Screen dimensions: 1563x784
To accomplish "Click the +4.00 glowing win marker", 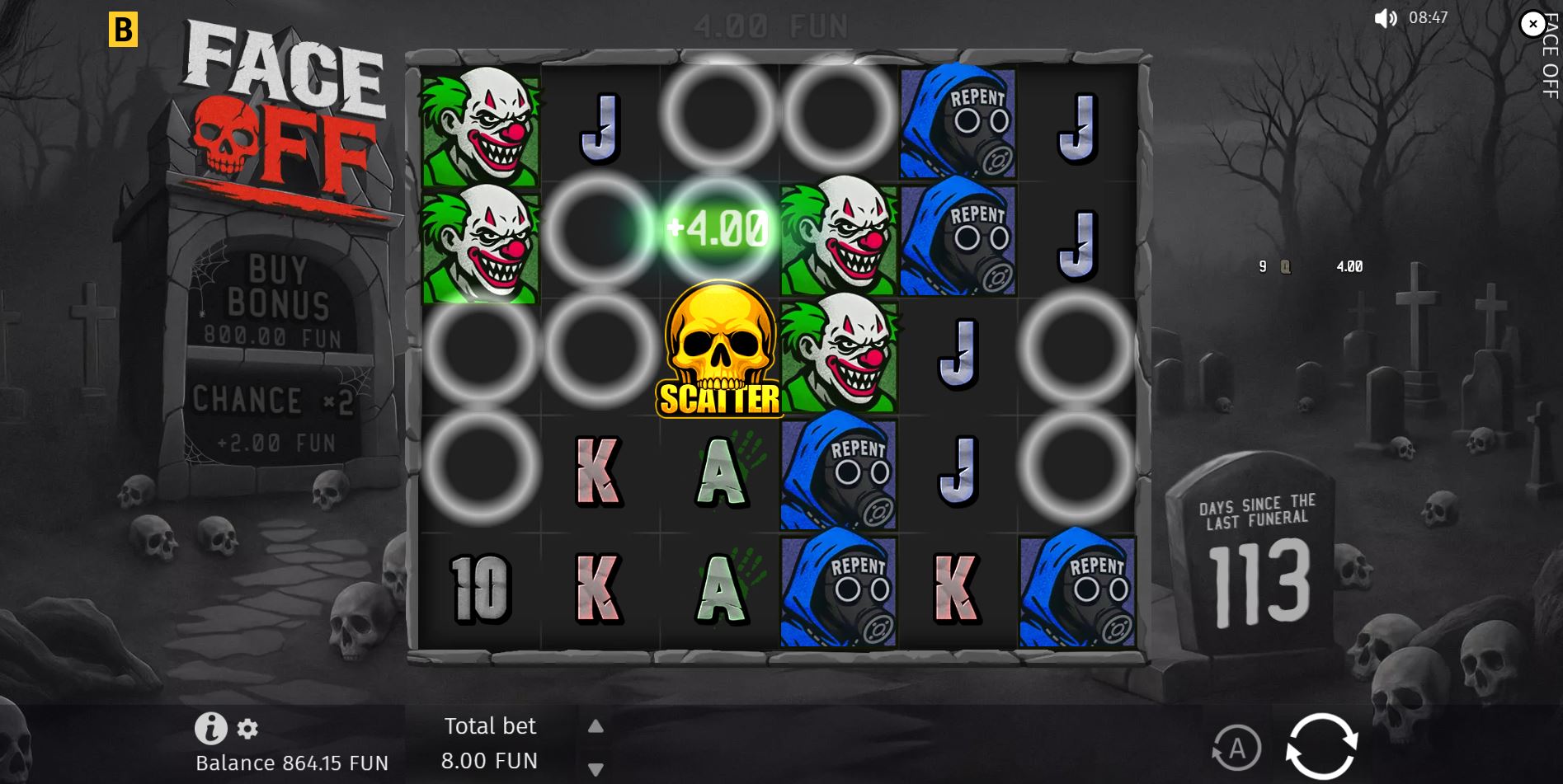I will tap(717, 228).
